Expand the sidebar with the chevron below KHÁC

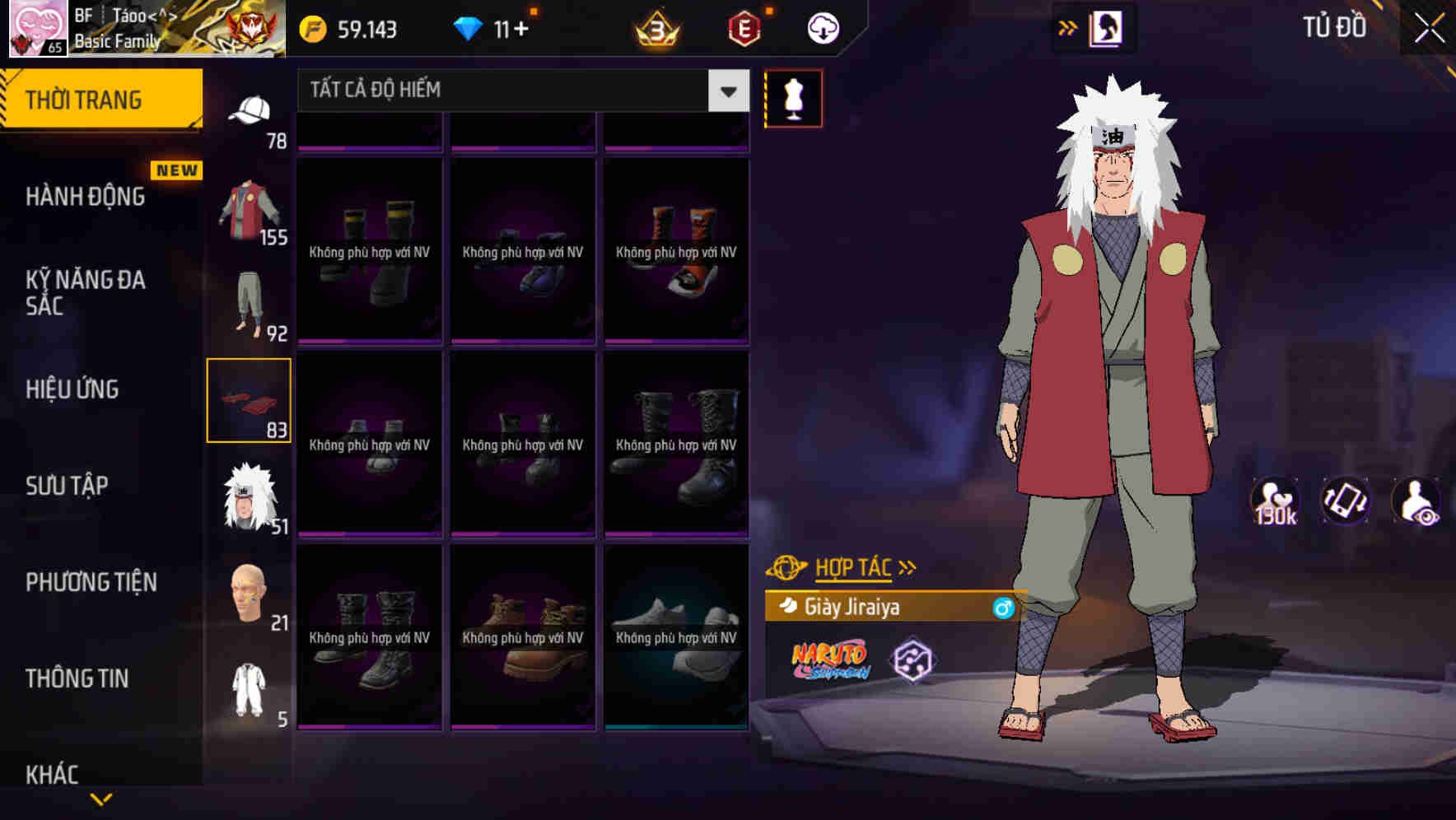pyautogui.click(x=100, y=799)
